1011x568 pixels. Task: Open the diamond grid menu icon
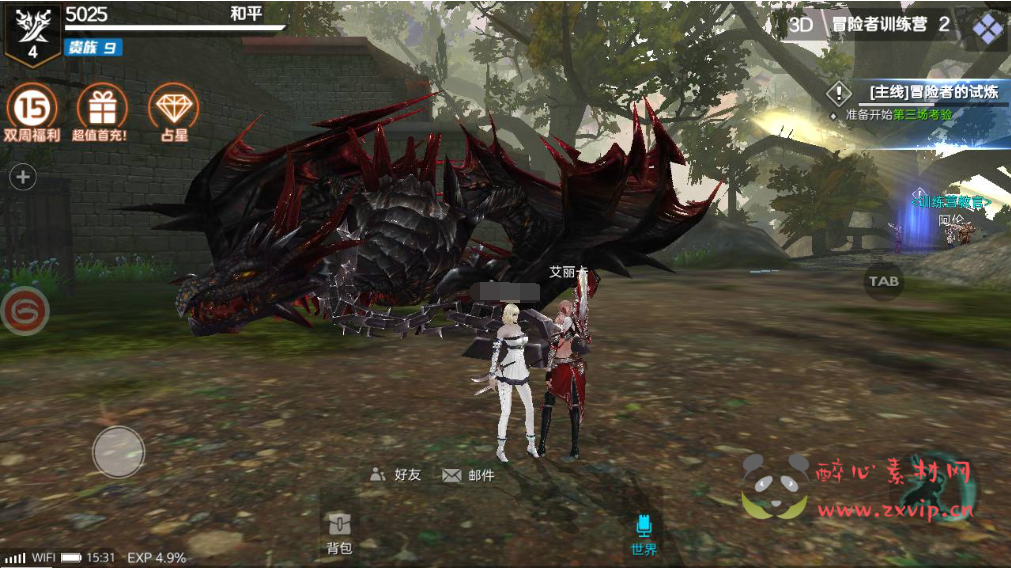coord(988,28)
